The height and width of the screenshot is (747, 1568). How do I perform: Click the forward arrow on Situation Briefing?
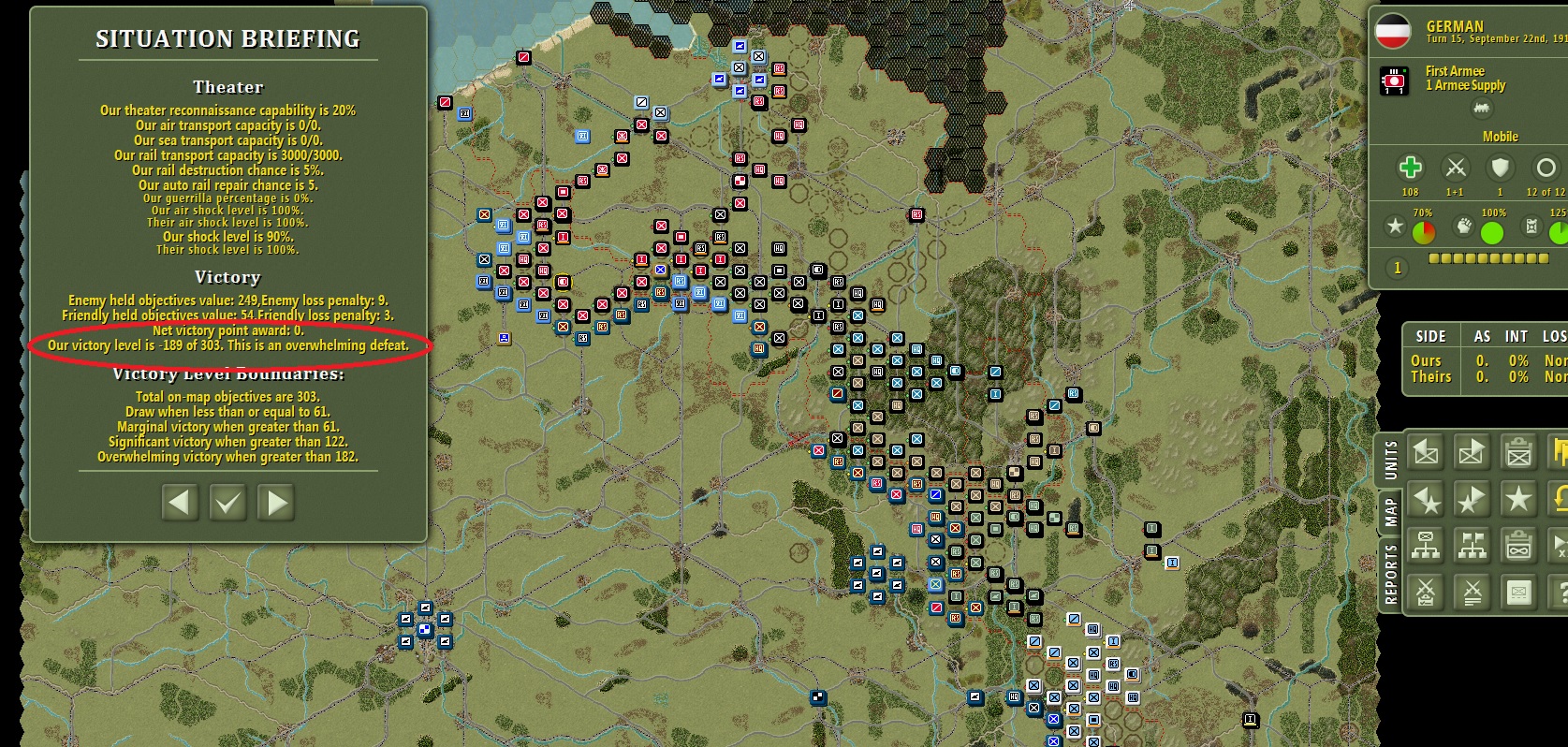274,503
